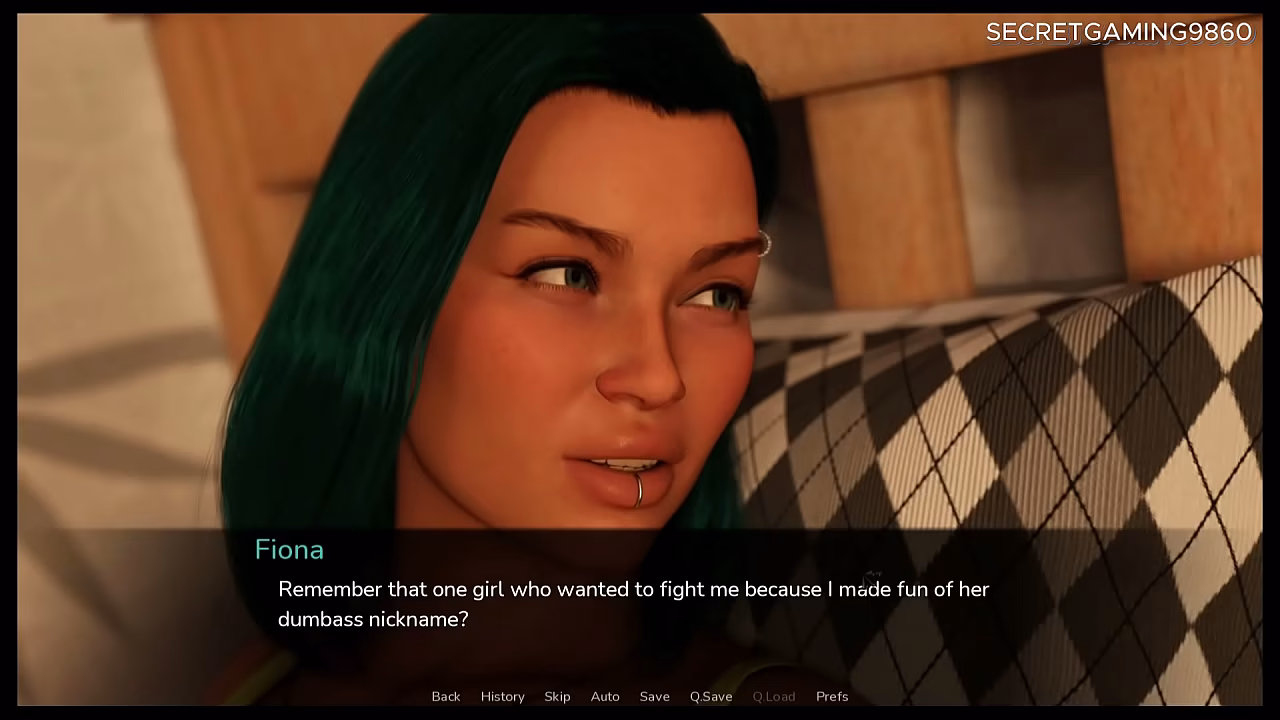Enable Skip mode to fast-forward text
Viewport: 1280px width, 720px height.
coord(557,696)
